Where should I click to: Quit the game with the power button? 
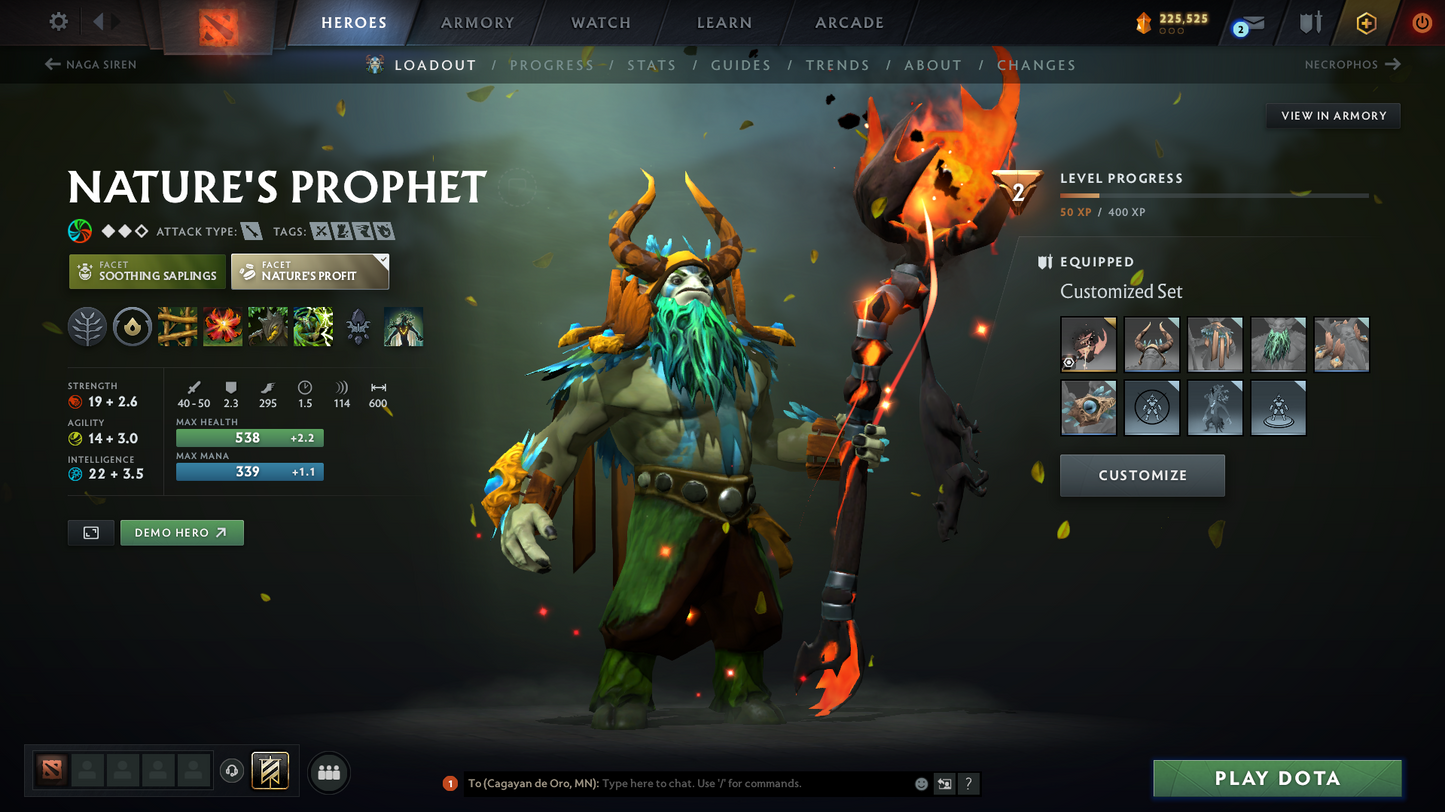pos(1421,22)
